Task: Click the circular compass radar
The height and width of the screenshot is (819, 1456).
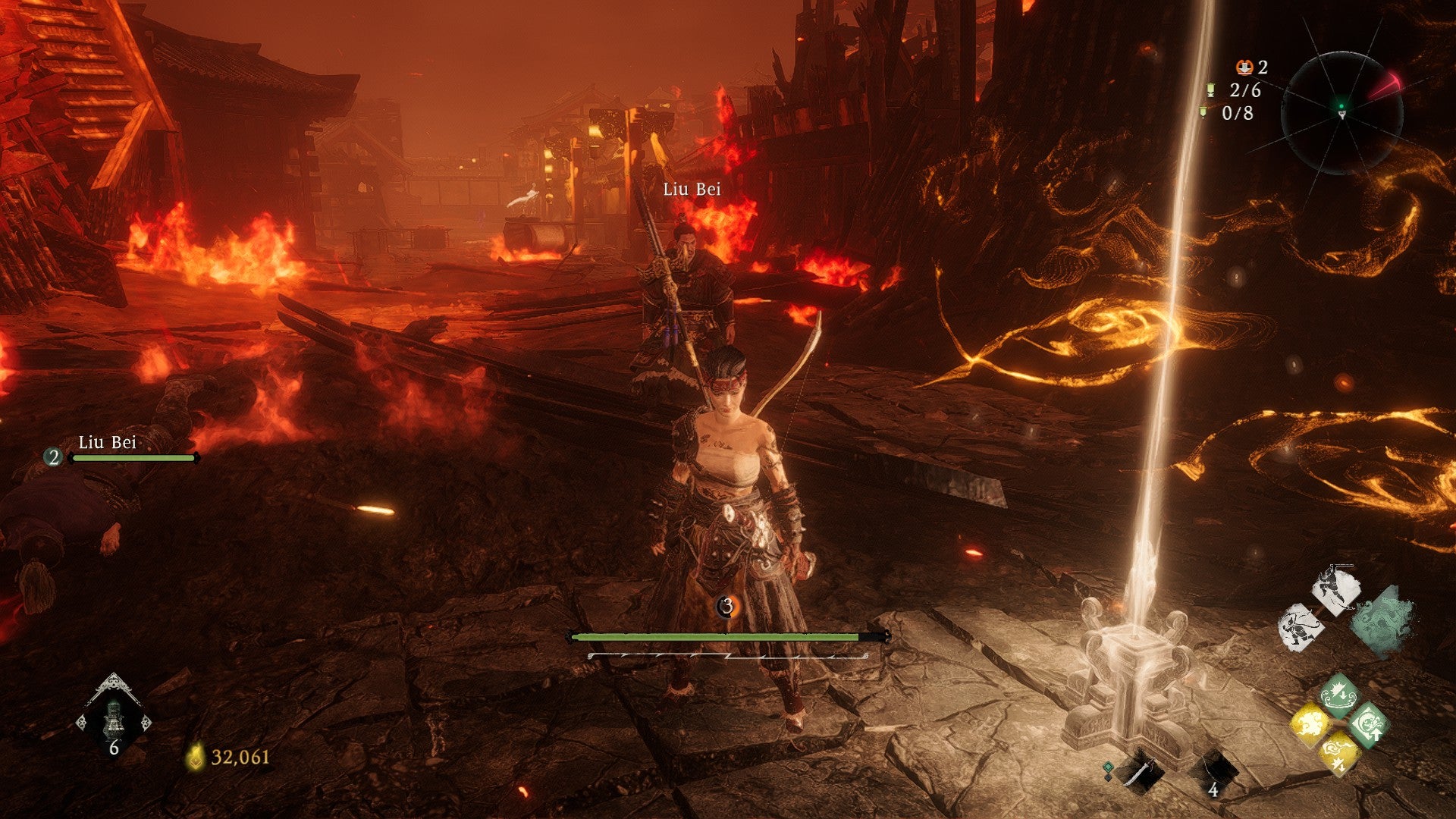Action: pyautogui.click(x=1341, y=113)
